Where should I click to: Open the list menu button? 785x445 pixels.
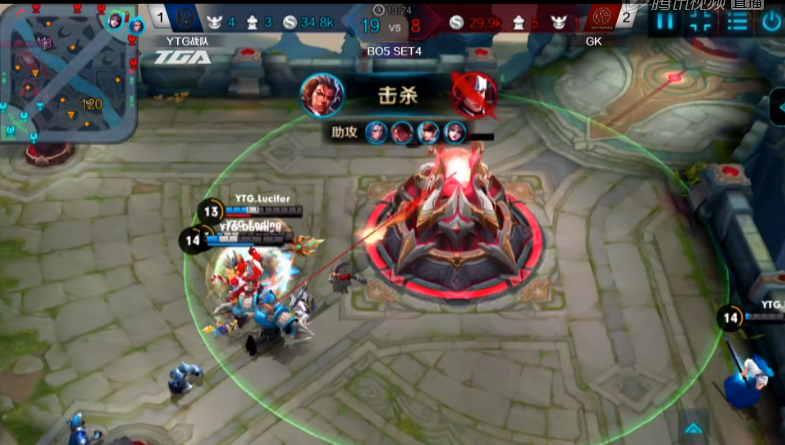tap(738, 21)
